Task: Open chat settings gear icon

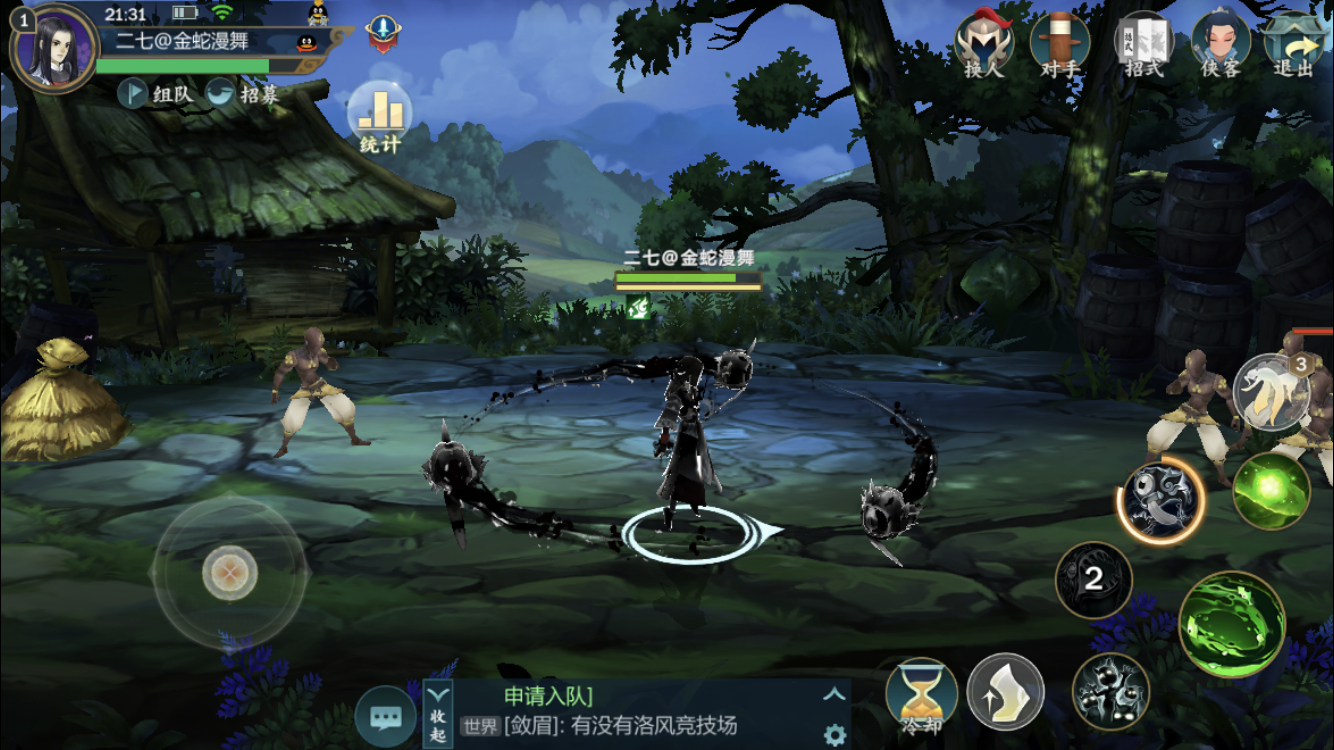Action: [x=834, y=736]
